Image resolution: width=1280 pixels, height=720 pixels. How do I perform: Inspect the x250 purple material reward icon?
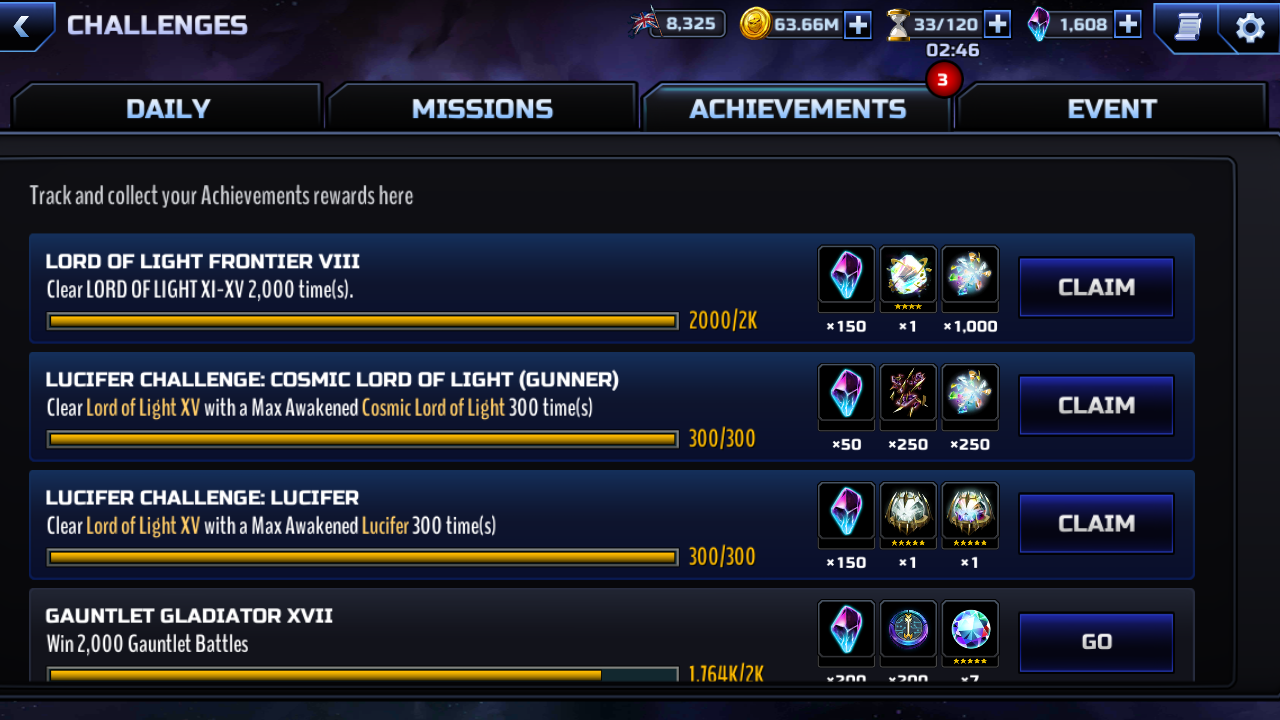(x=908, y=392)
